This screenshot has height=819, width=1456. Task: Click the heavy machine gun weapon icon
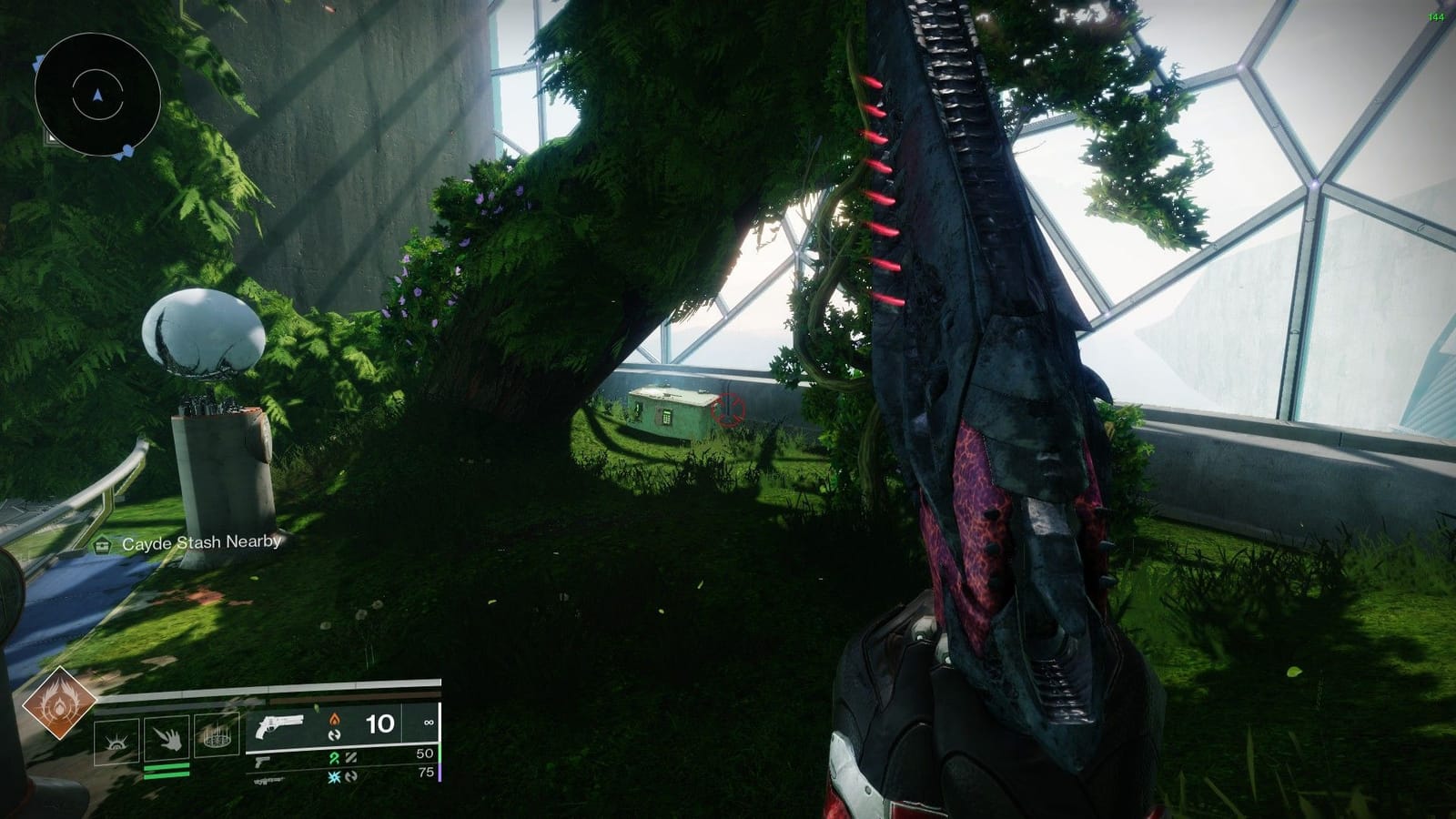coord(268,779)
